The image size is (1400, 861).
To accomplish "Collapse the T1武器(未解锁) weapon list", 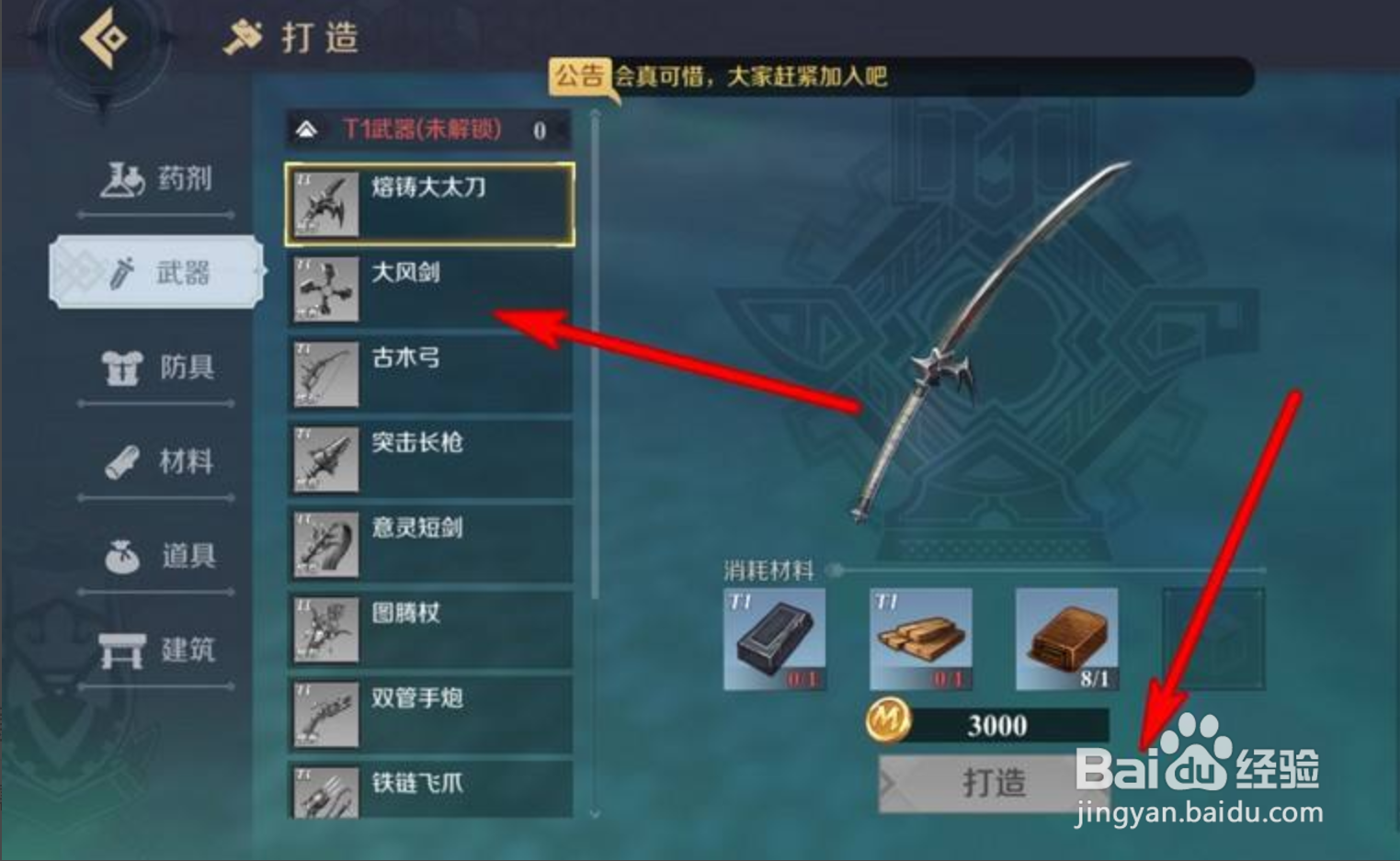I will 306,130.
